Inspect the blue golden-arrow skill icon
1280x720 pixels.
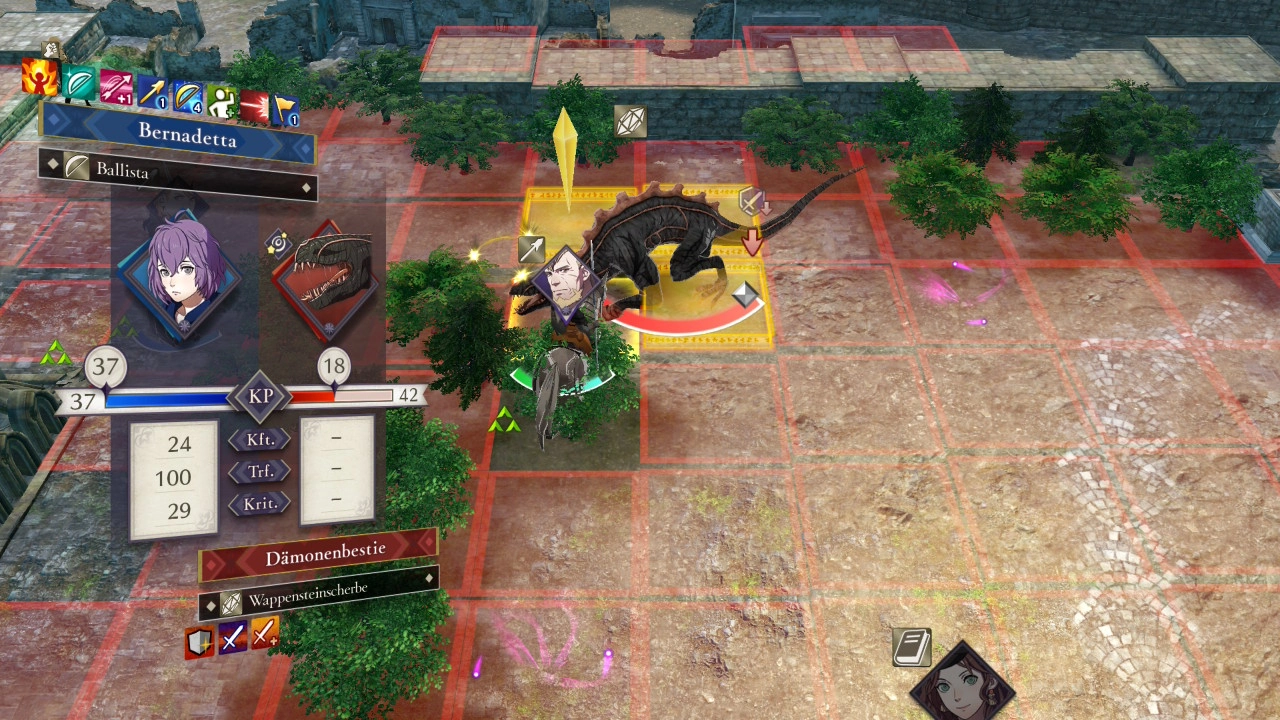pyautogui.click(x=152, y=93)
